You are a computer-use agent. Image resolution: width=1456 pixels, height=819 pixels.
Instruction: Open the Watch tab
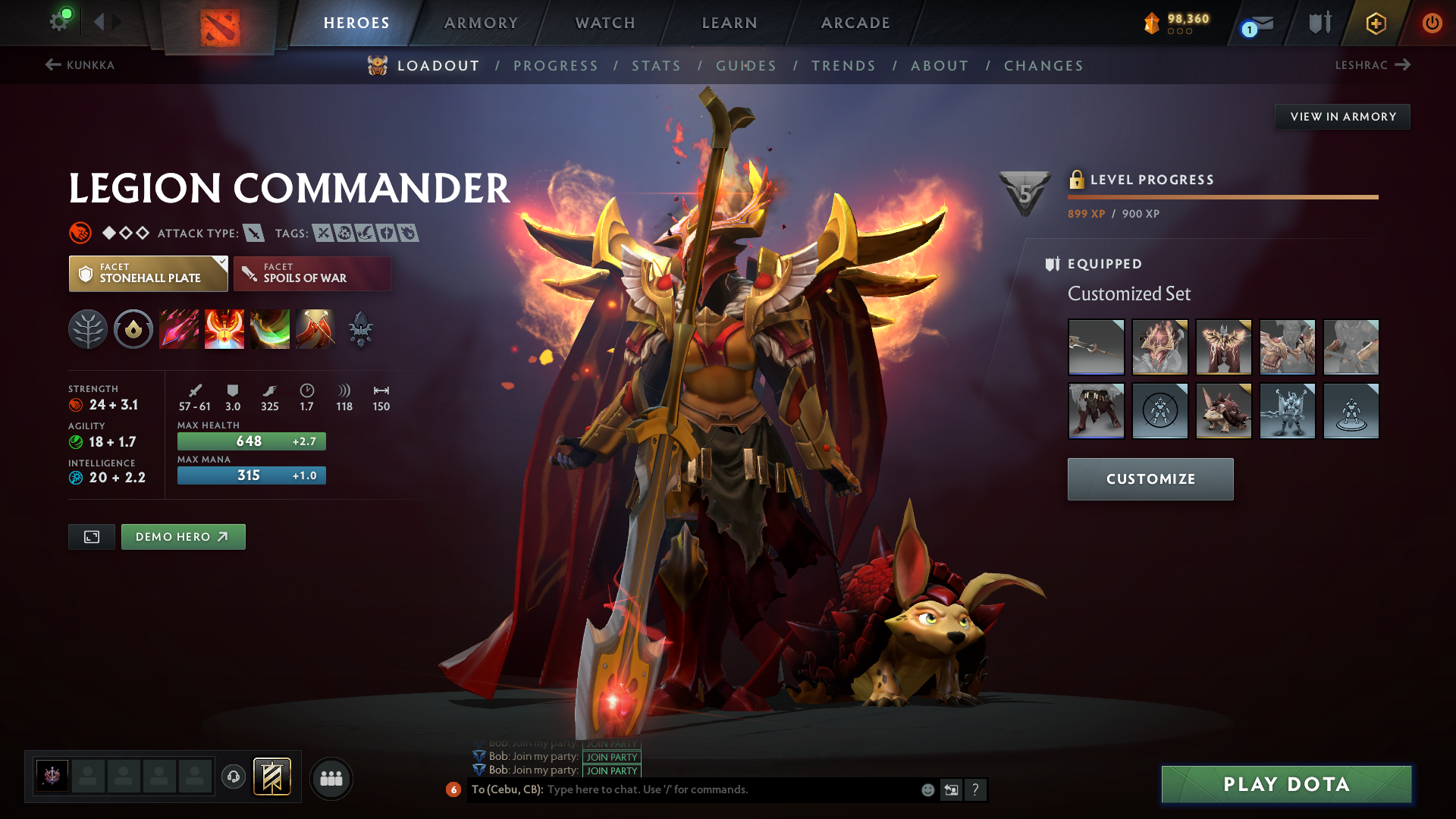click(x=605, y=23)
